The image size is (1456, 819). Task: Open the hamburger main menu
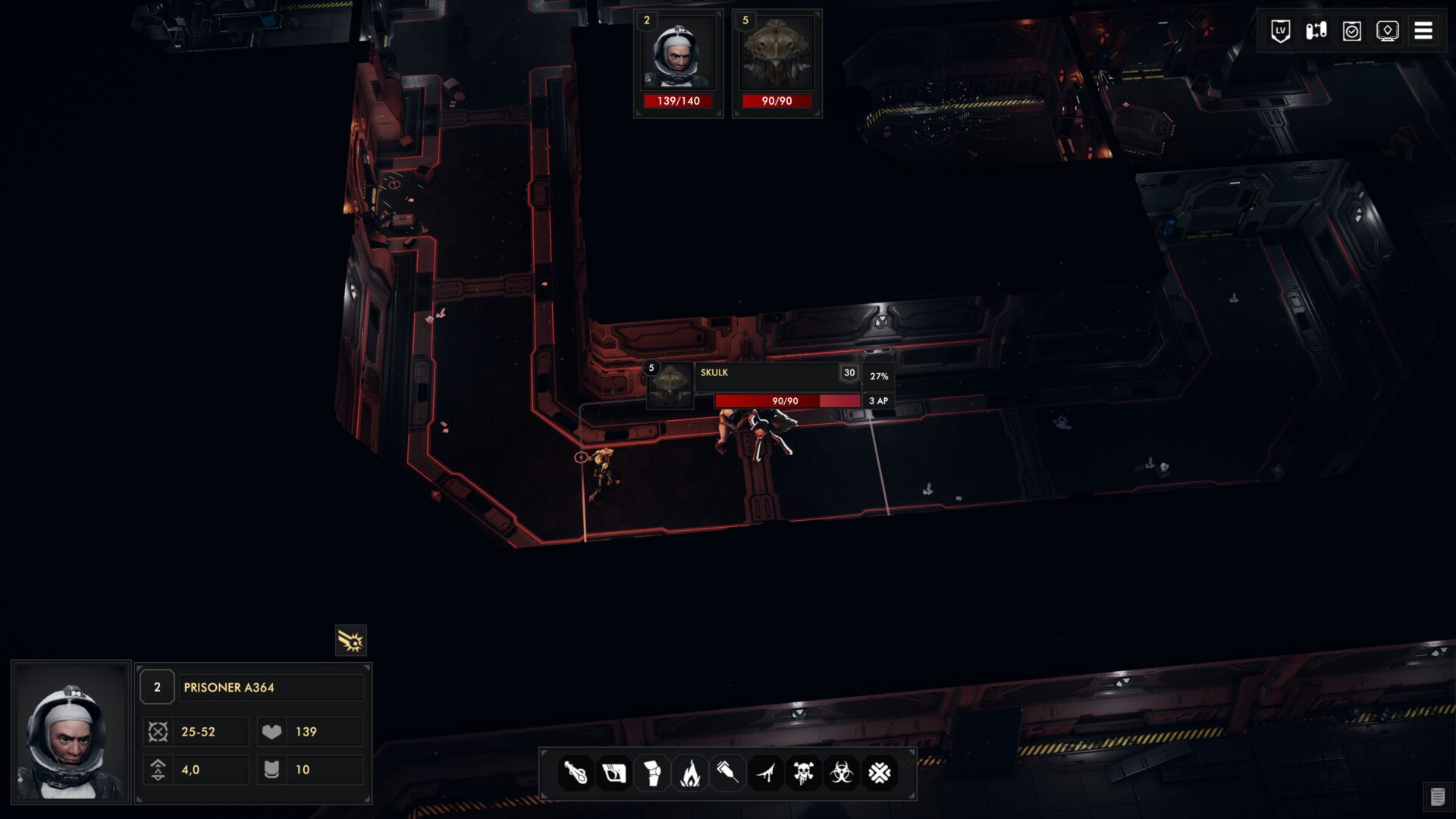click(1423, 31)
